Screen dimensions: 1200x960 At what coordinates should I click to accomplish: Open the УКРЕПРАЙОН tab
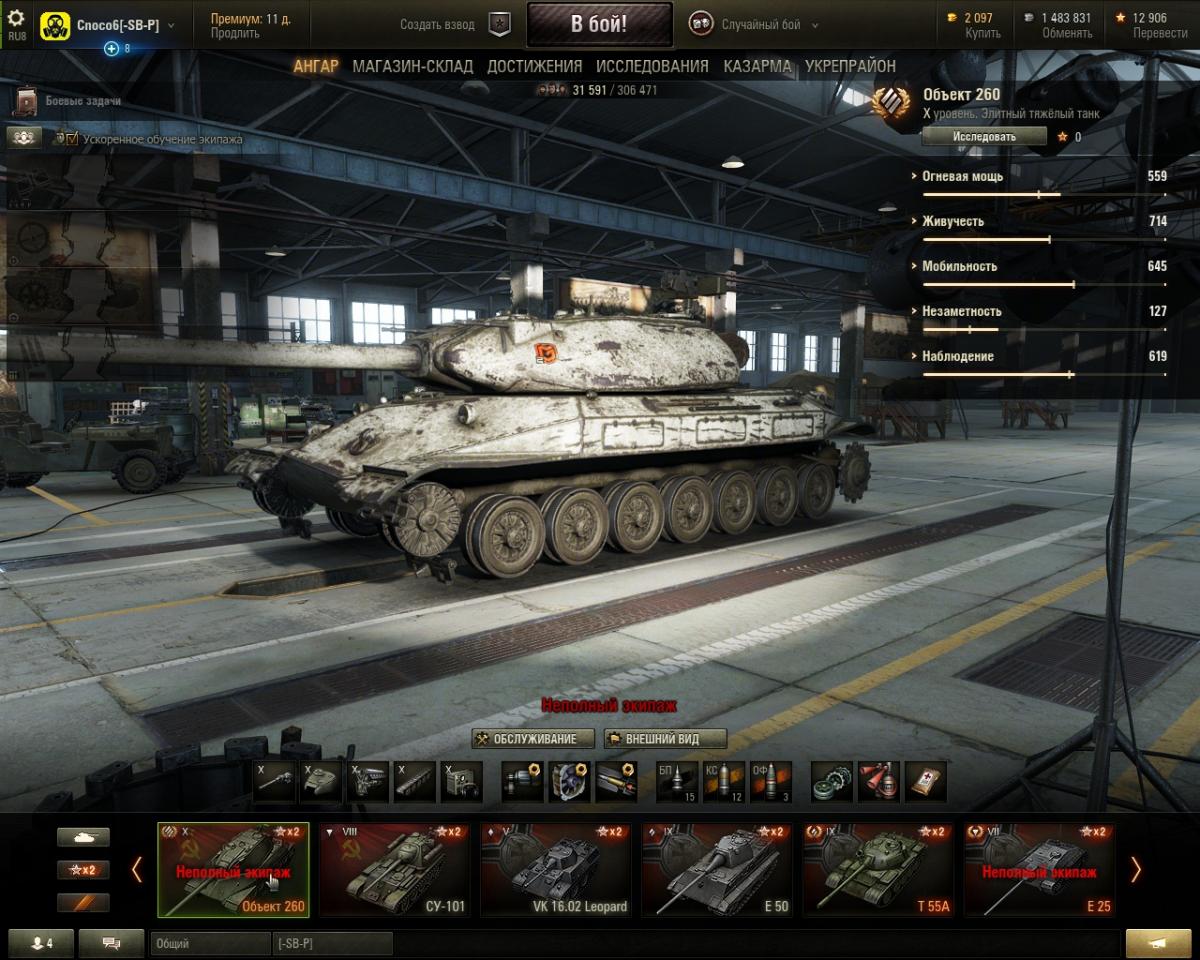(850, 66)
